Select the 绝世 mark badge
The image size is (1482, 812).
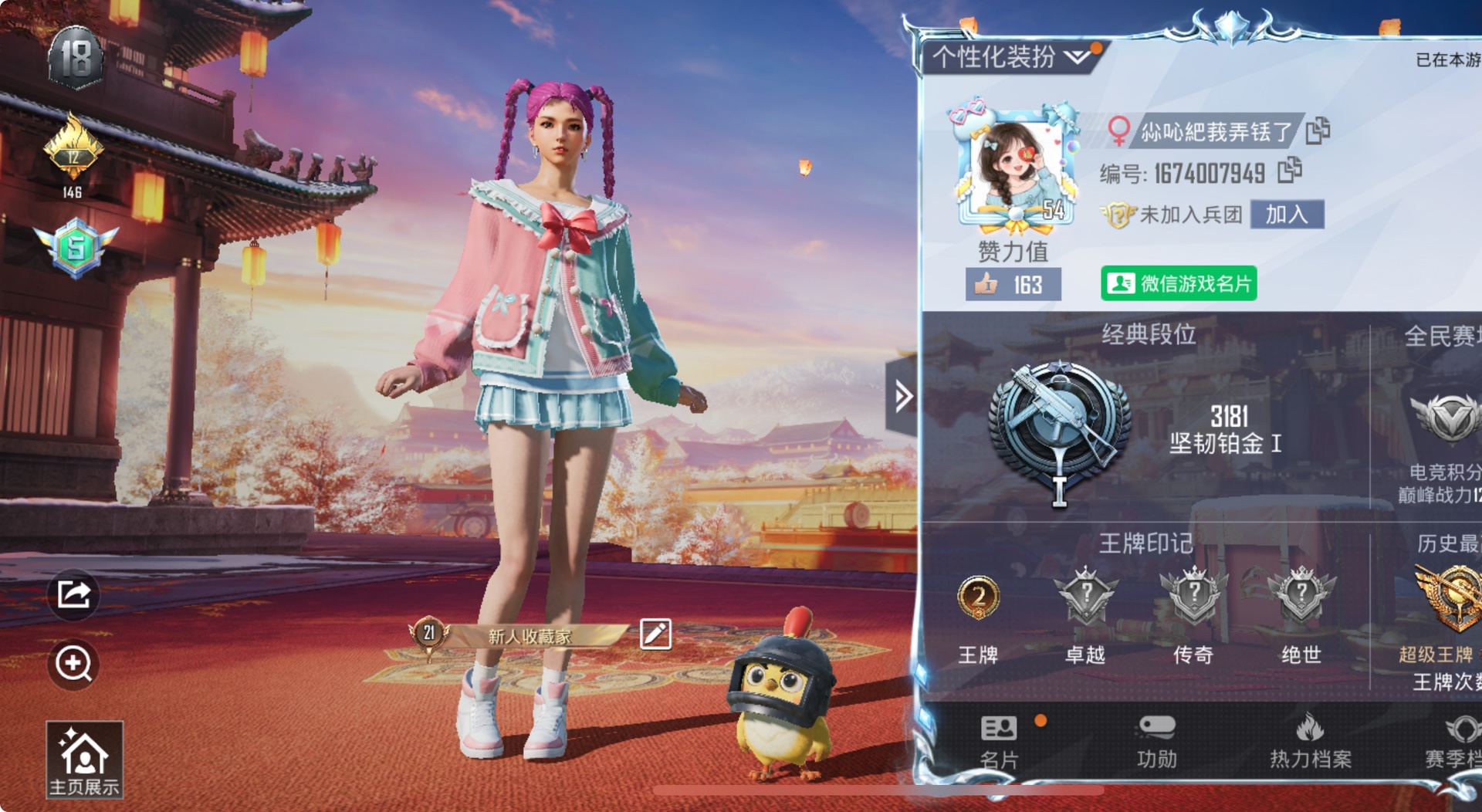tap(1301, 598)
